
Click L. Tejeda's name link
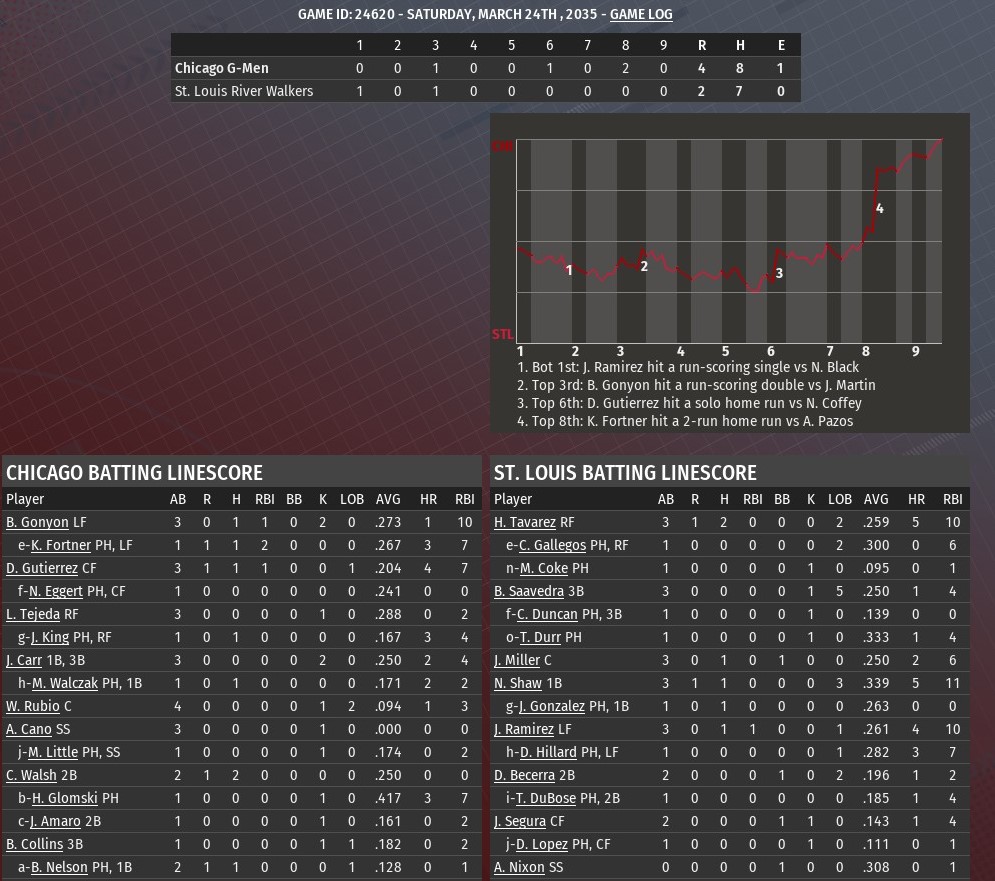33,614
